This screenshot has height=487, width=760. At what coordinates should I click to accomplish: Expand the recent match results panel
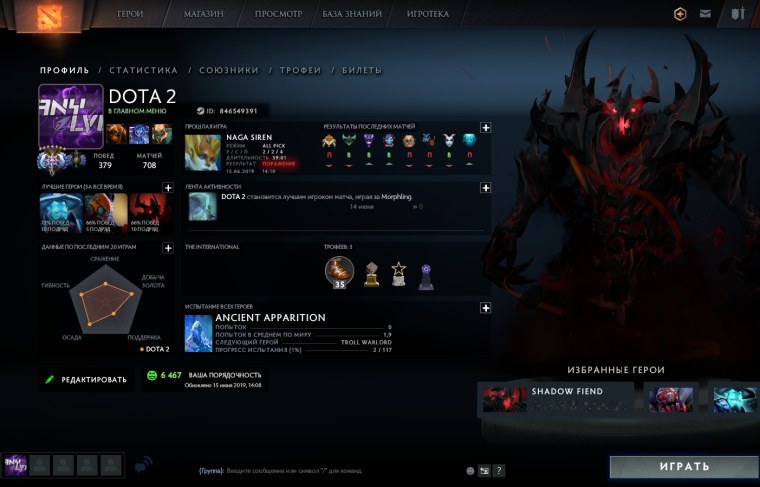pos(485,128)
